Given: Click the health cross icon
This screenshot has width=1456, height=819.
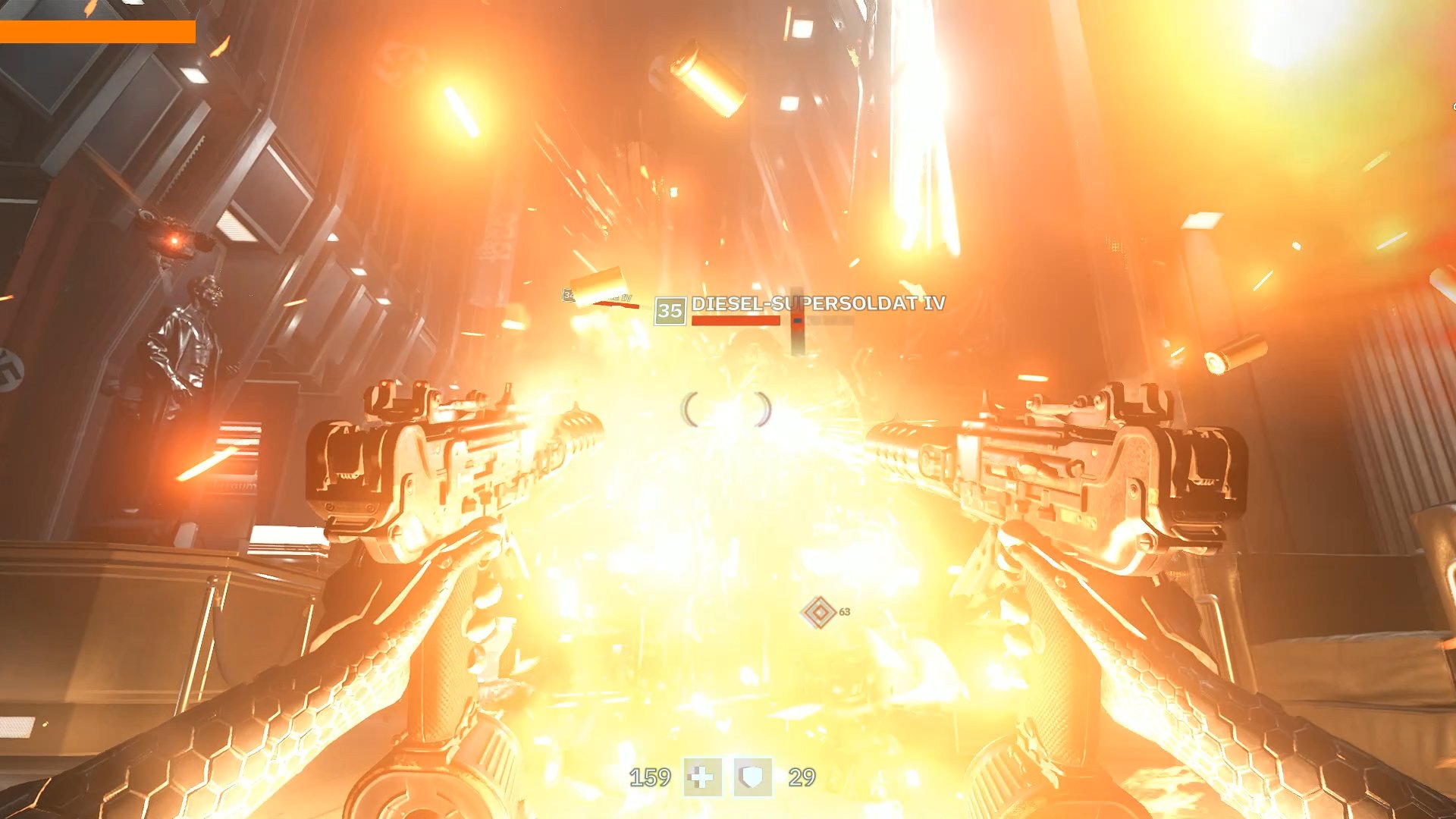Looking at the screenshot, I should point(702,775).
